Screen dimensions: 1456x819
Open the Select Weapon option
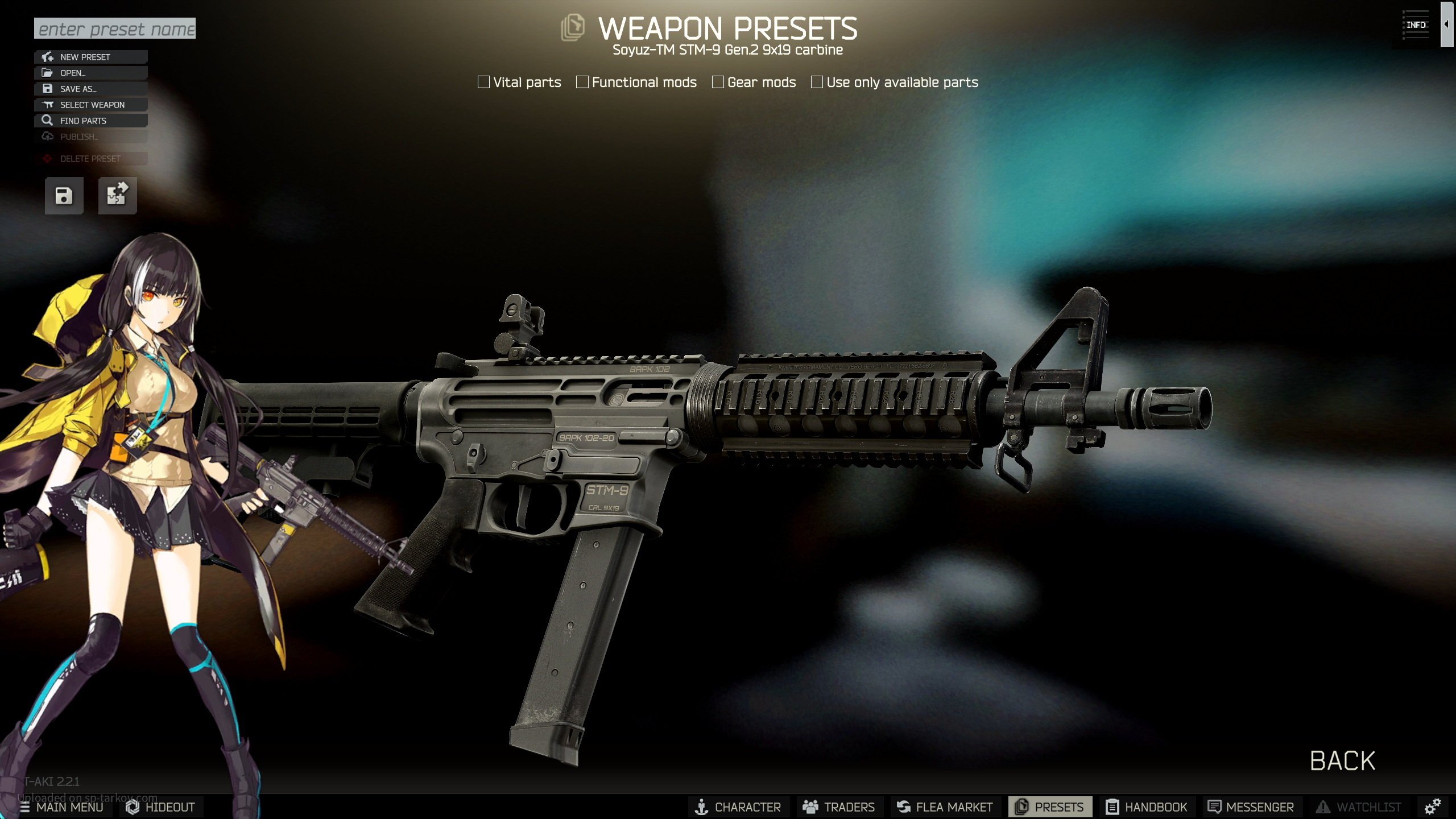(91, 105)
